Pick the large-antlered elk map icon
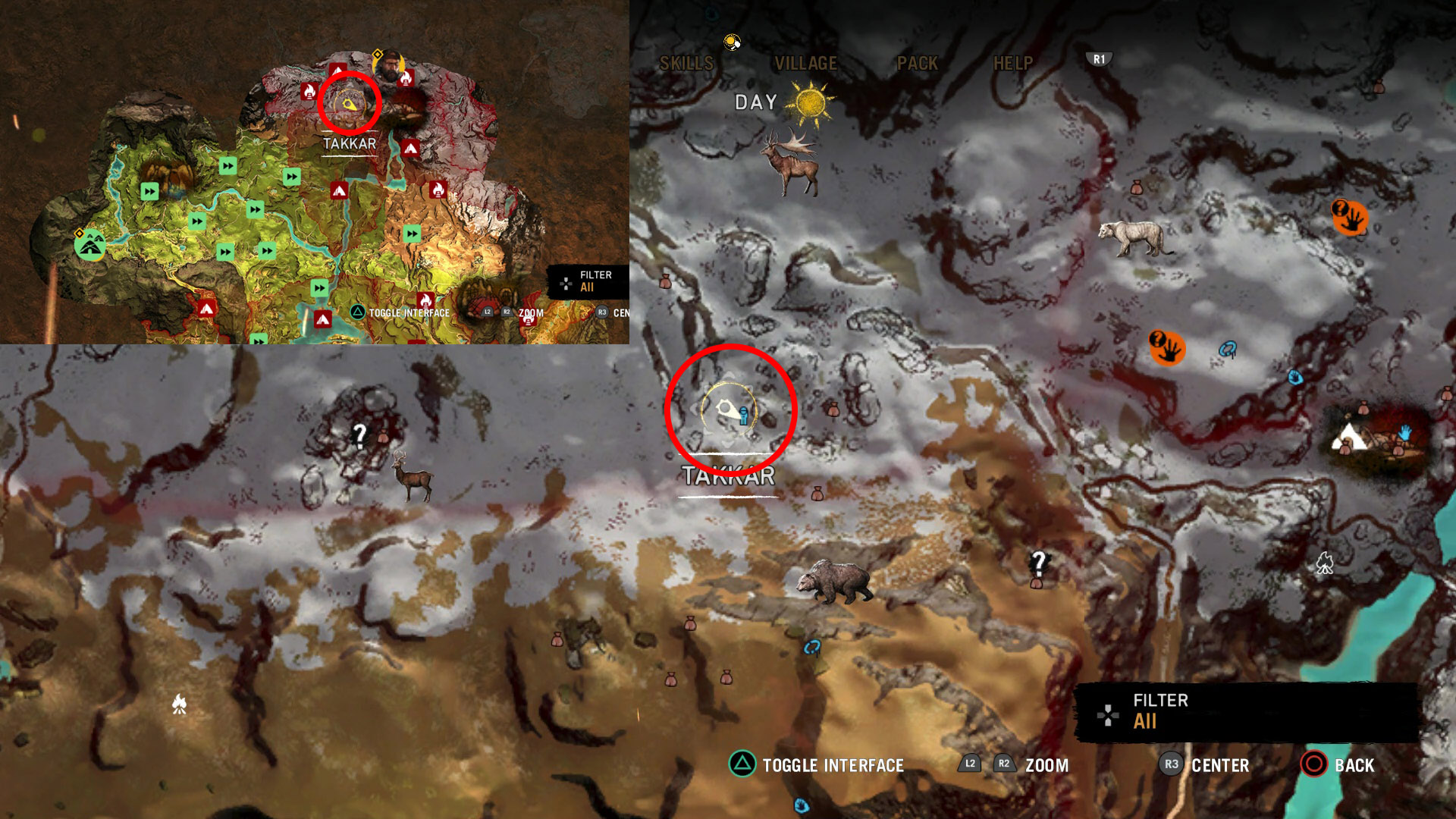The height and width of the screenshot is (819, 1456). tap(792, 163)
